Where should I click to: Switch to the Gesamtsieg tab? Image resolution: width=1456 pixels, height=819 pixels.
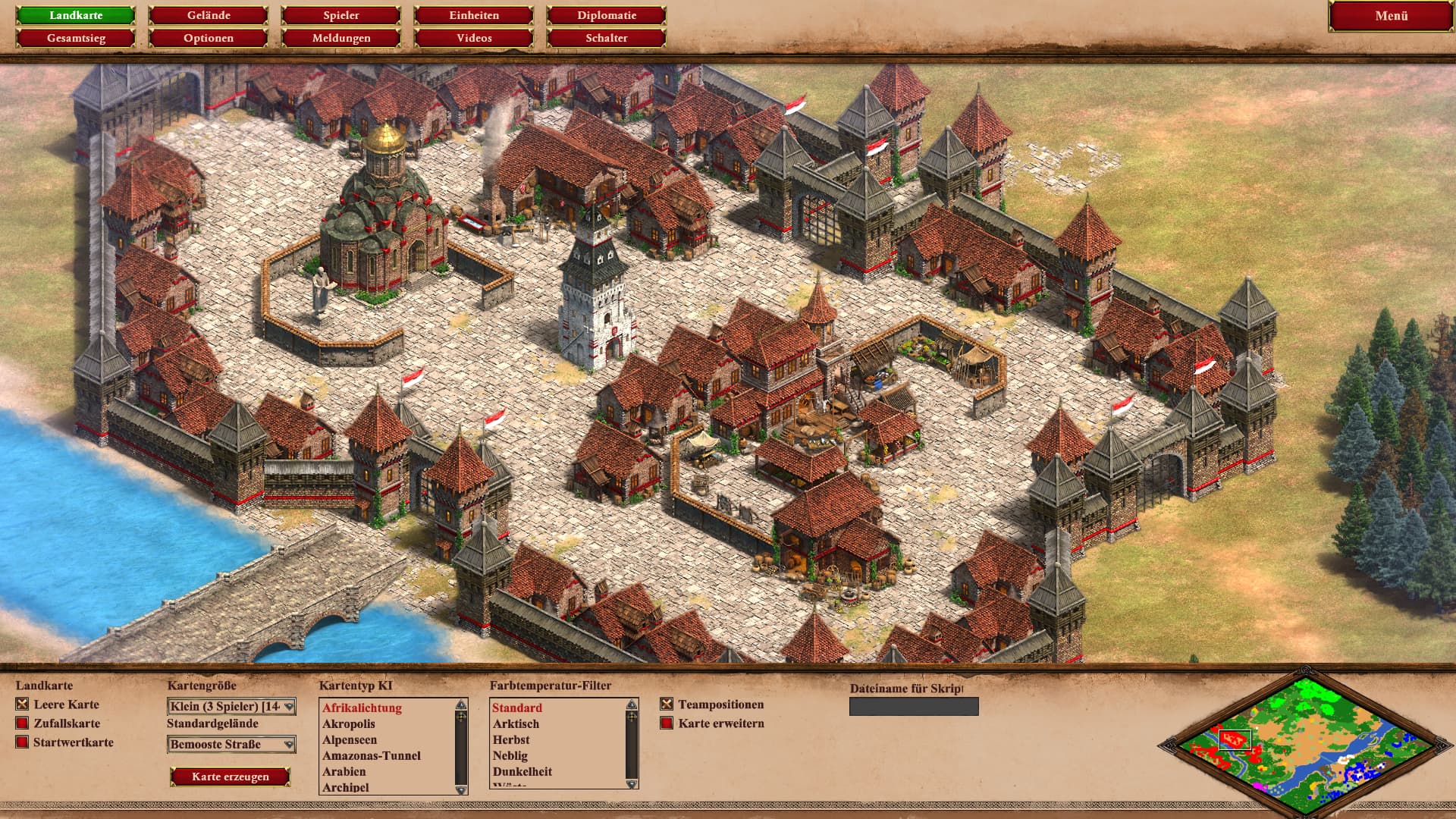(76, 38)
